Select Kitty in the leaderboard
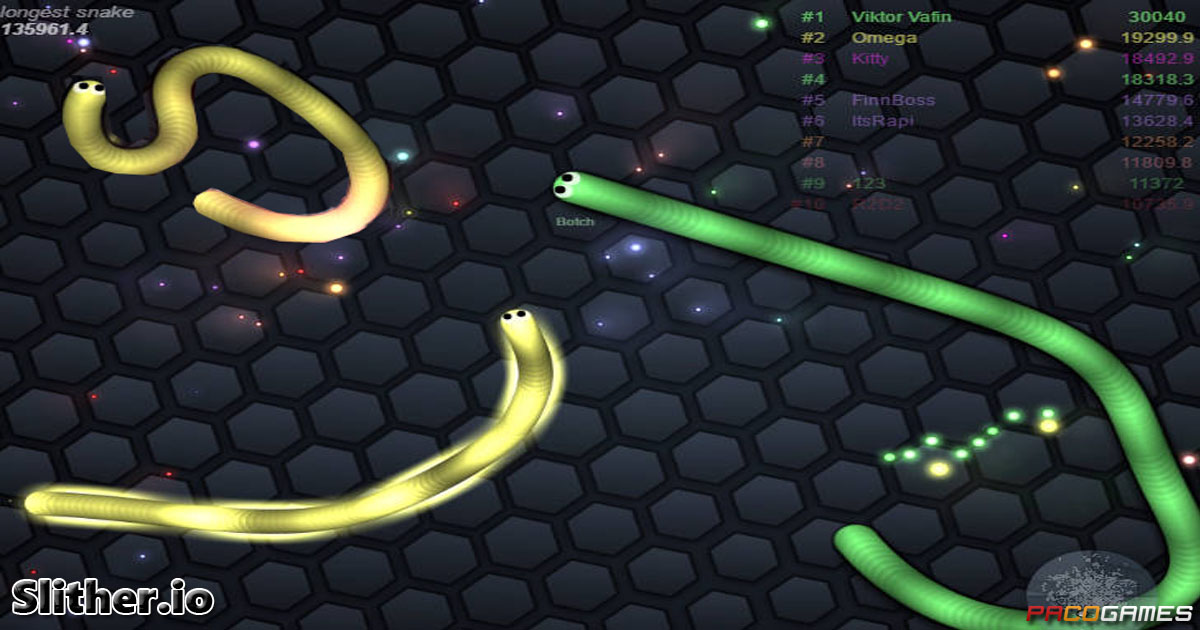This screenshot has height=630, width=1200. pos(870,58)
